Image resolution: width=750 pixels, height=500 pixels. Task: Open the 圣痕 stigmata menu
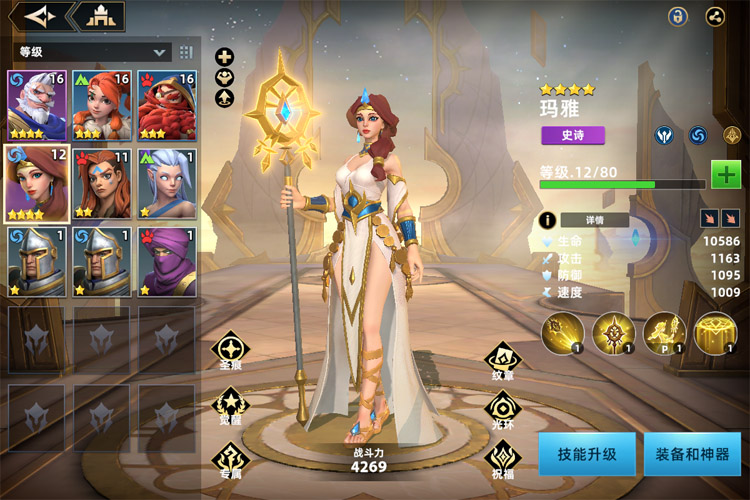230,352
